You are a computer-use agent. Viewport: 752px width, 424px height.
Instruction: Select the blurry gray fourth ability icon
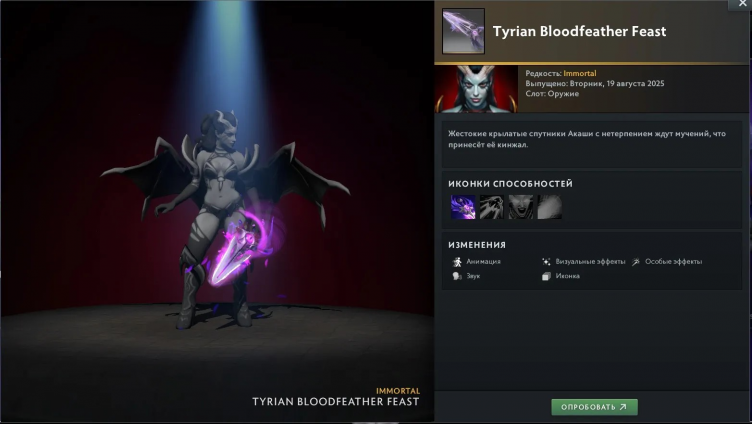tap(549, 207)
